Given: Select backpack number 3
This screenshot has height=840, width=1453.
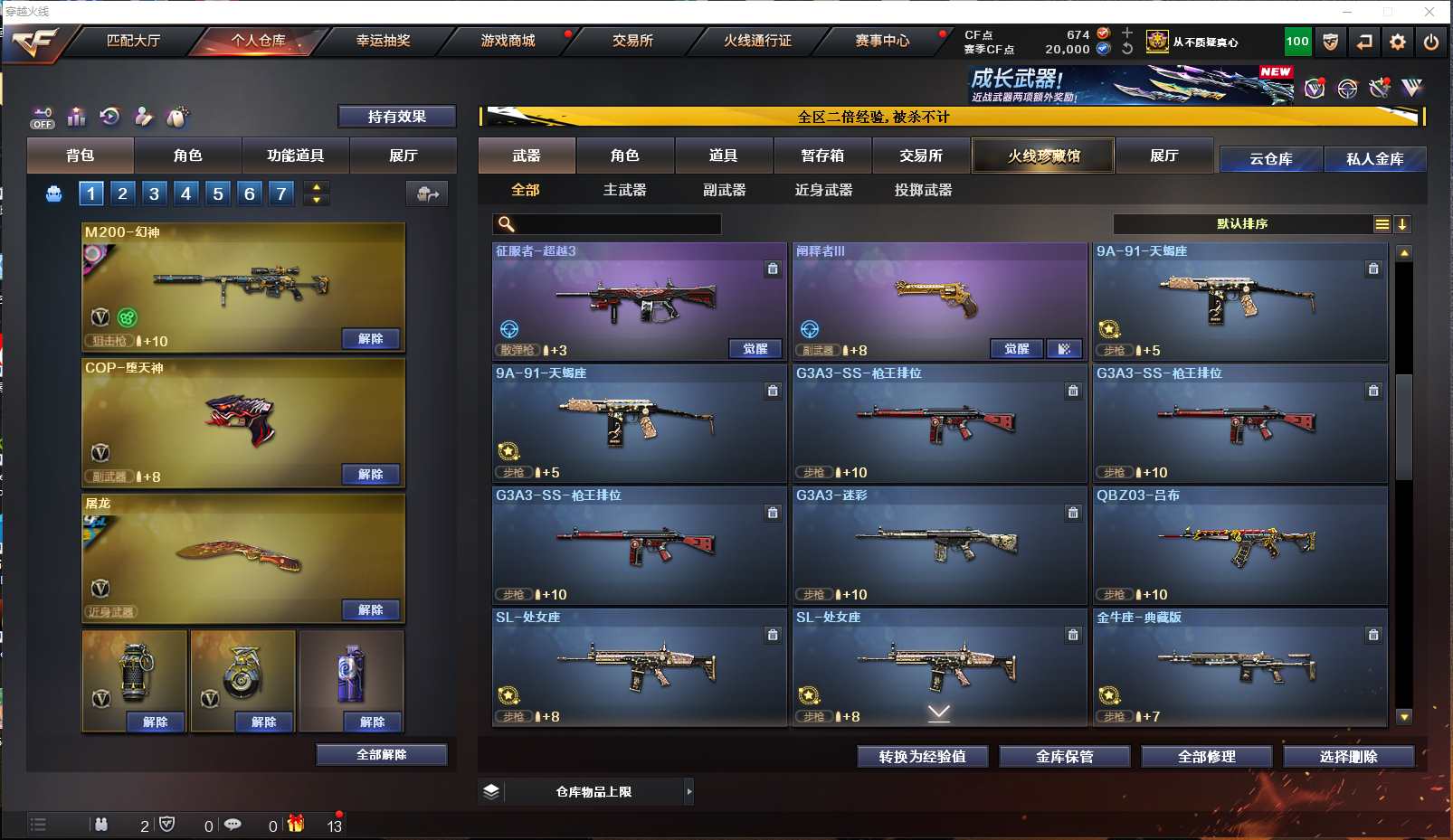Looking at the screenshot, I should (x=155, y=193).
